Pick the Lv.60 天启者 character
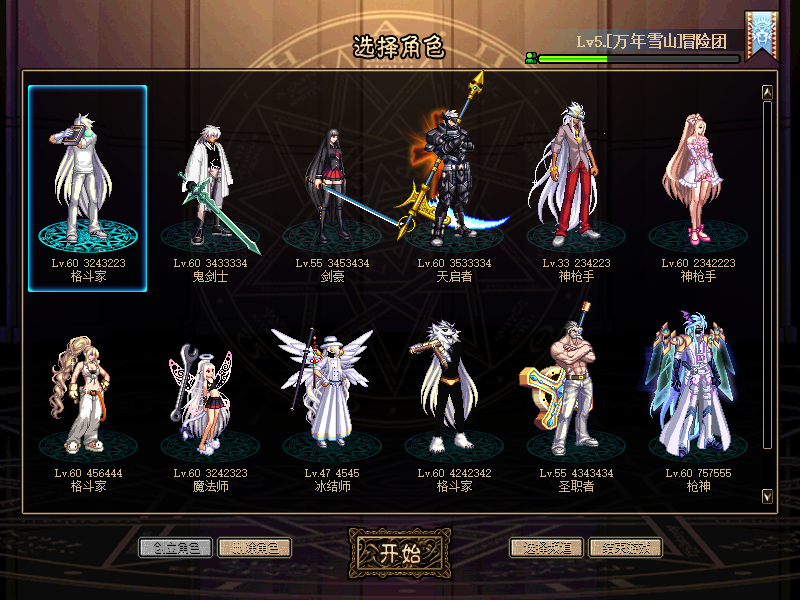Image resolution: width=800 pixels, height=600 pixels. (x=452, y=185)
